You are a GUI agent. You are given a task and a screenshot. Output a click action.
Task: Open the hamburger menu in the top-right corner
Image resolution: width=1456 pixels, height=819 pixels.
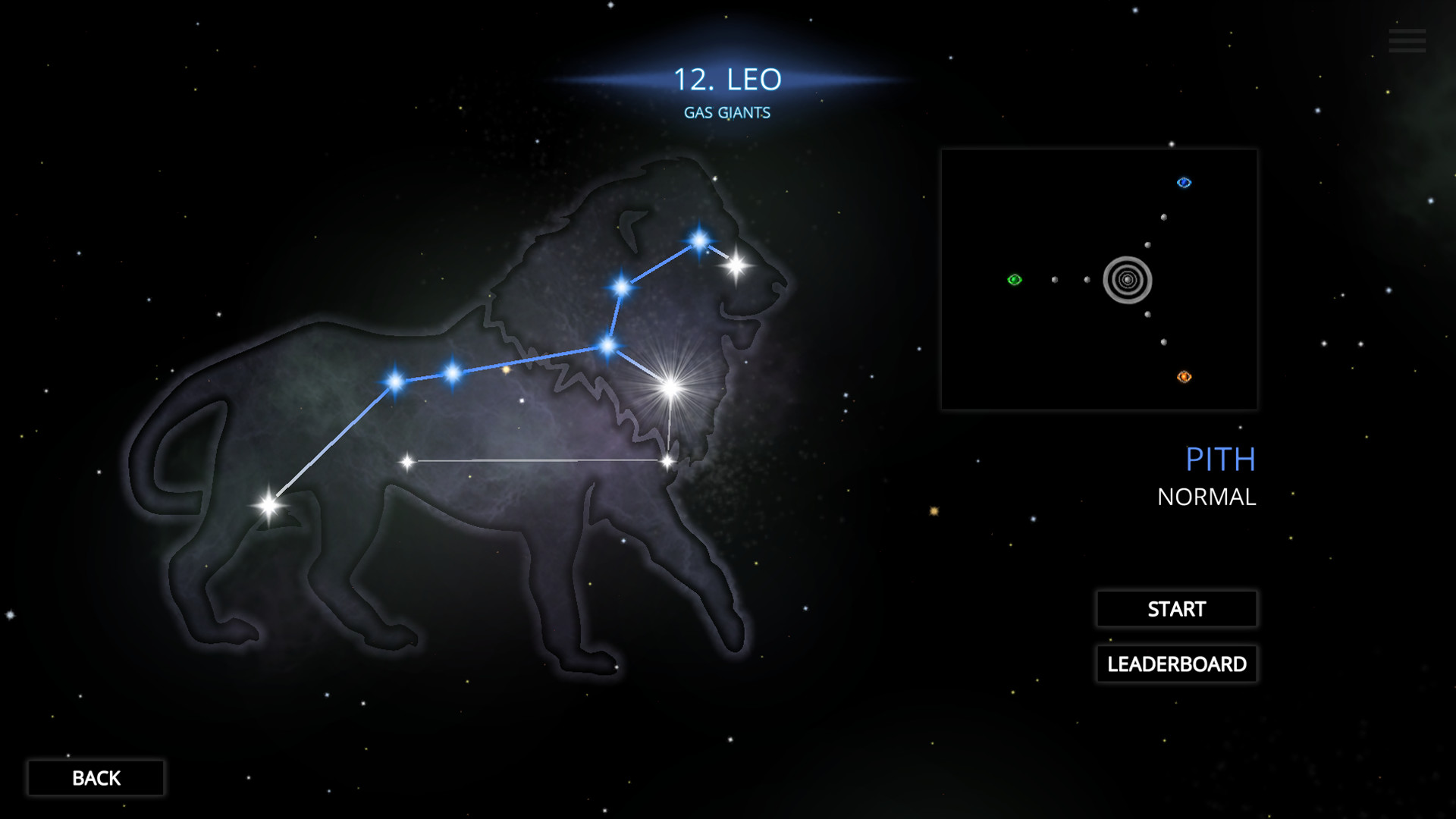(x=1407, y=39)
